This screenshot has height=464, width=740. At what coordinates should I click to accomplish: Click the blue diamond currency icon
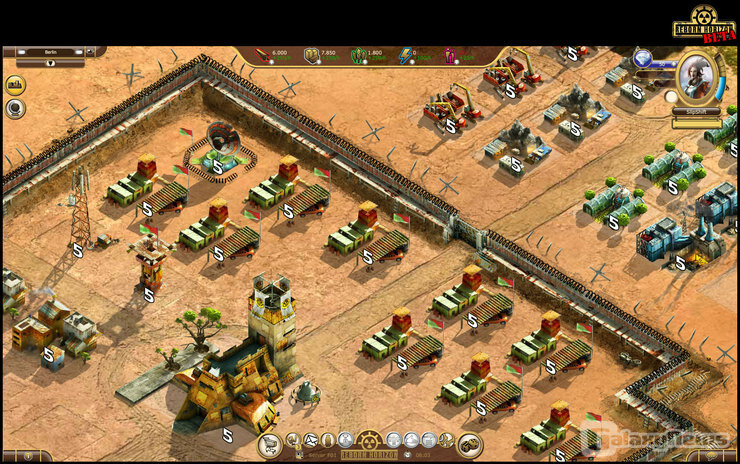point(643,59)
